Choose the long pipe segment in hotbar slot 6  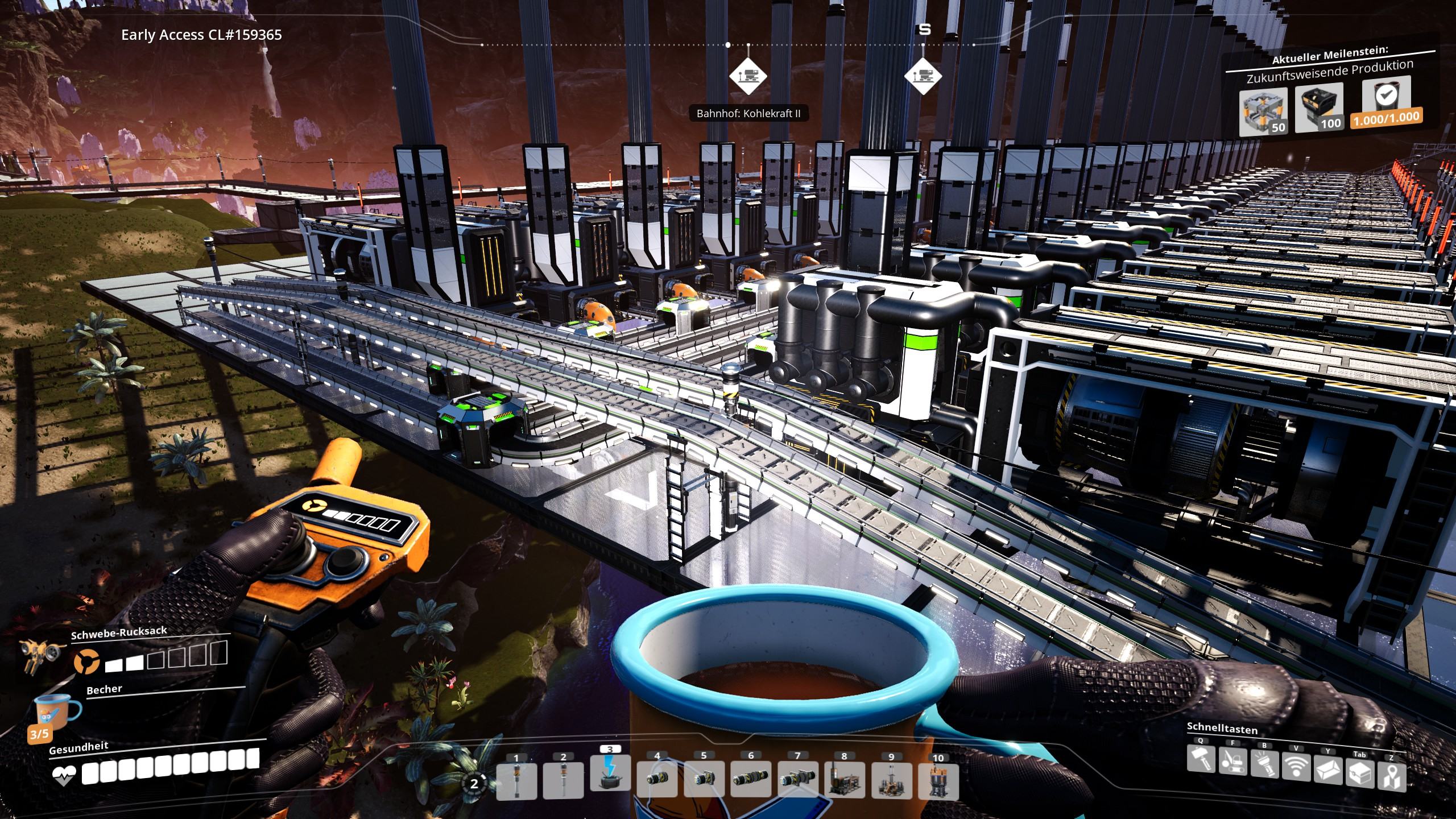(751, 780)
